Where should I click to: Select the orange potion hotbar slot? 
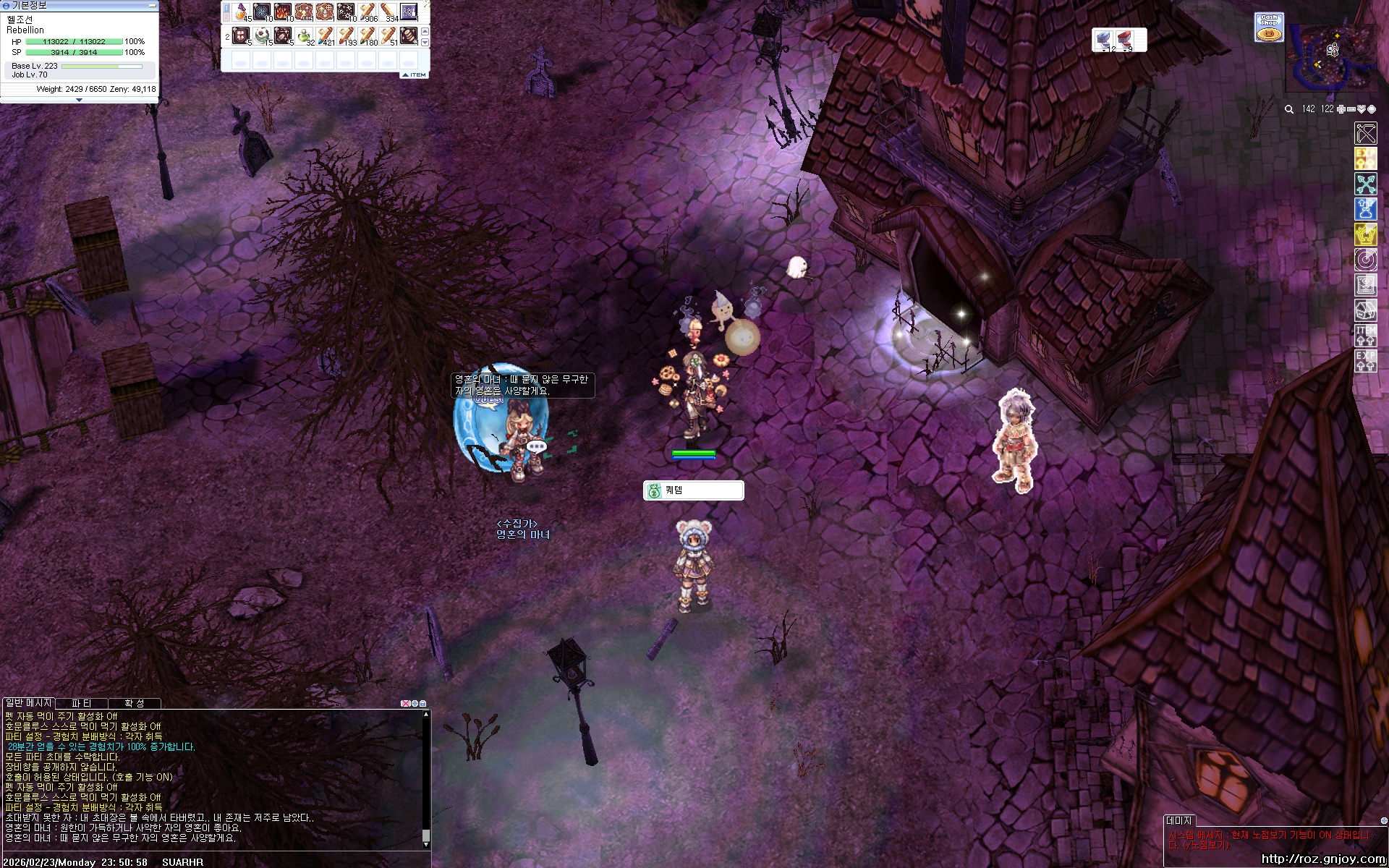(242, 12)
